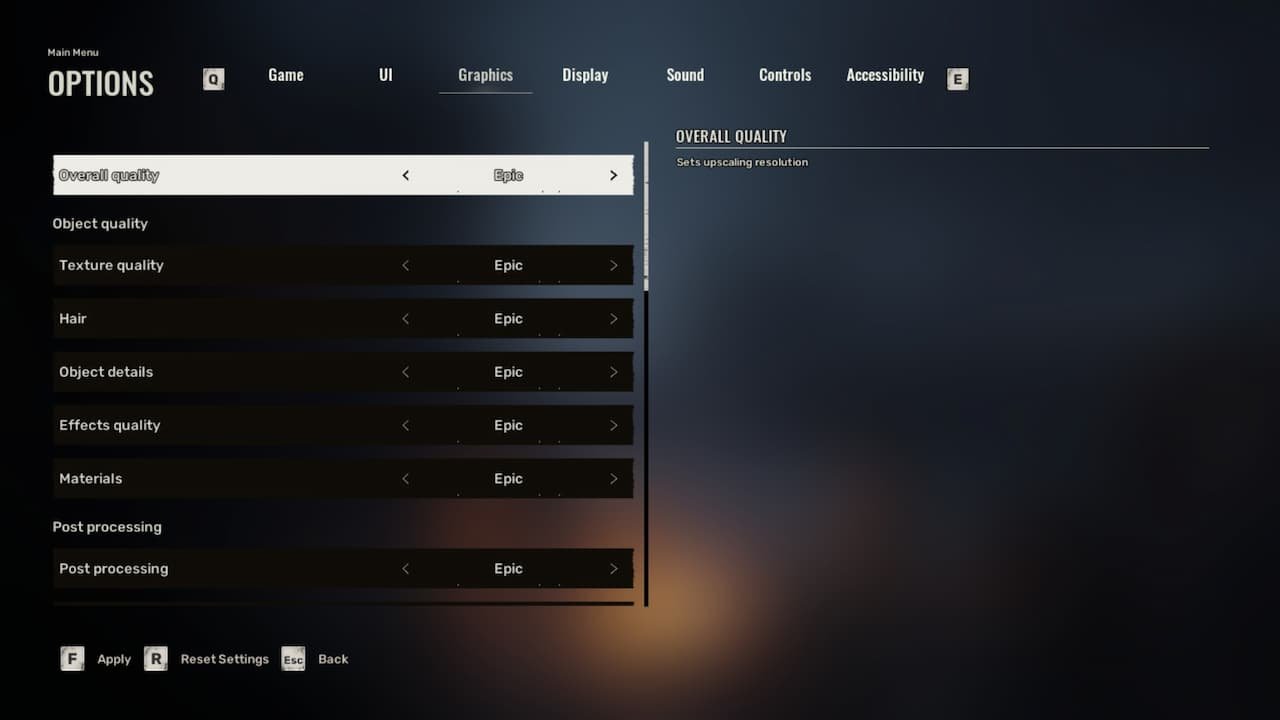1280x720 pixels.
Task: Switch to the Display tab
Action: (x=585, y=74)
